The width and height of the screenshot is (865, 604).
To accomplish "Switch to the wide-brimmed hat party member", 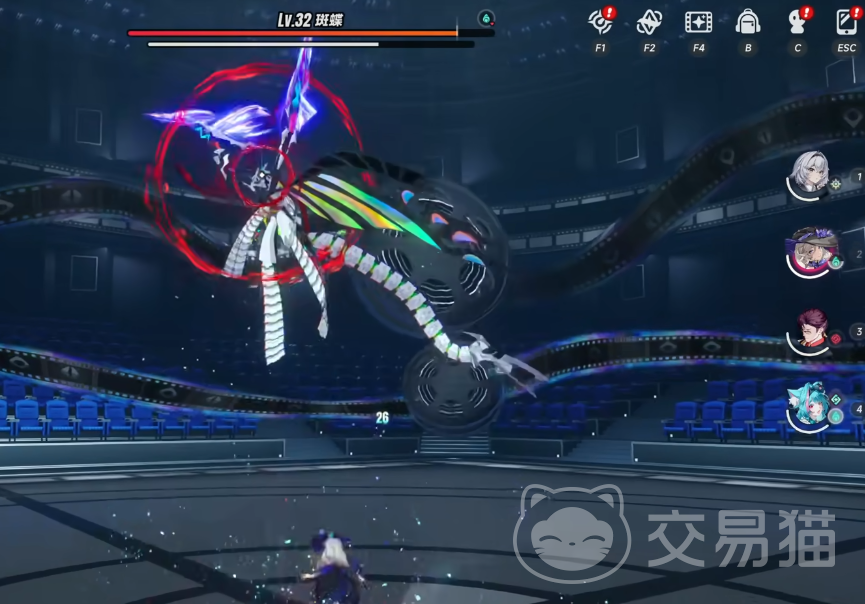I will click(x=809, y=251).
